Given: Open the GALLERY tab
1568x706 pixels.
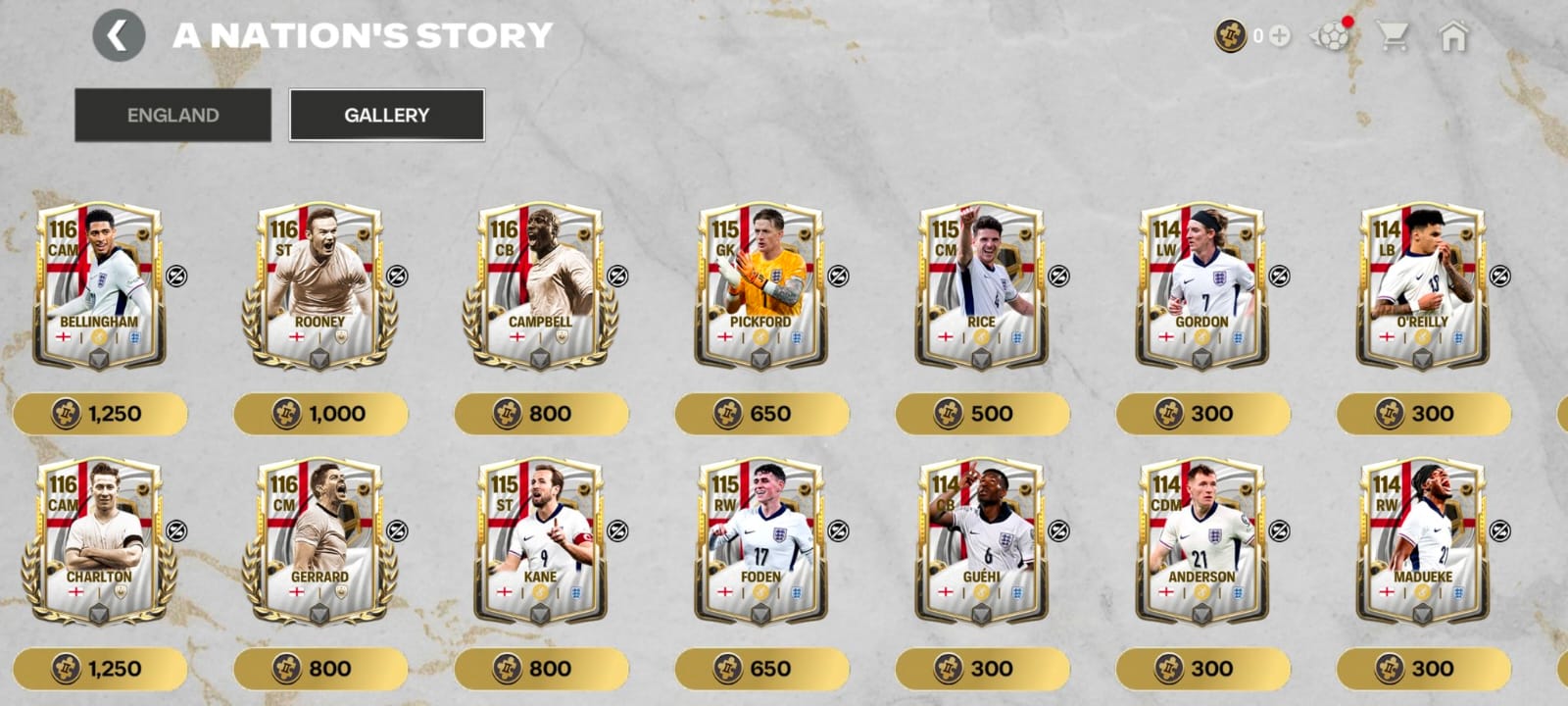Looking at the screenshot, I should [385, 114].
